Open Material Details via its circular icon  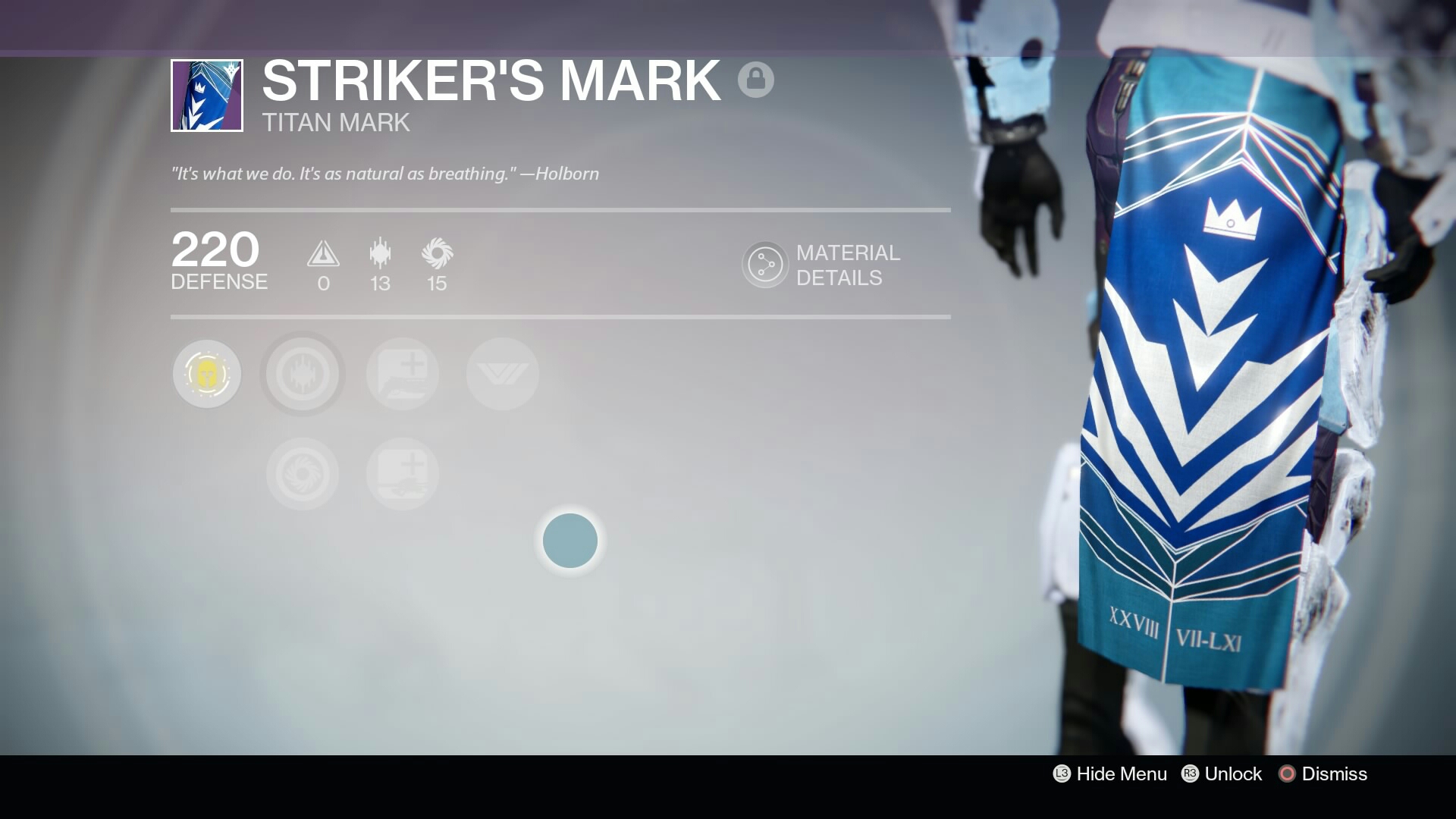pos(764,265)
